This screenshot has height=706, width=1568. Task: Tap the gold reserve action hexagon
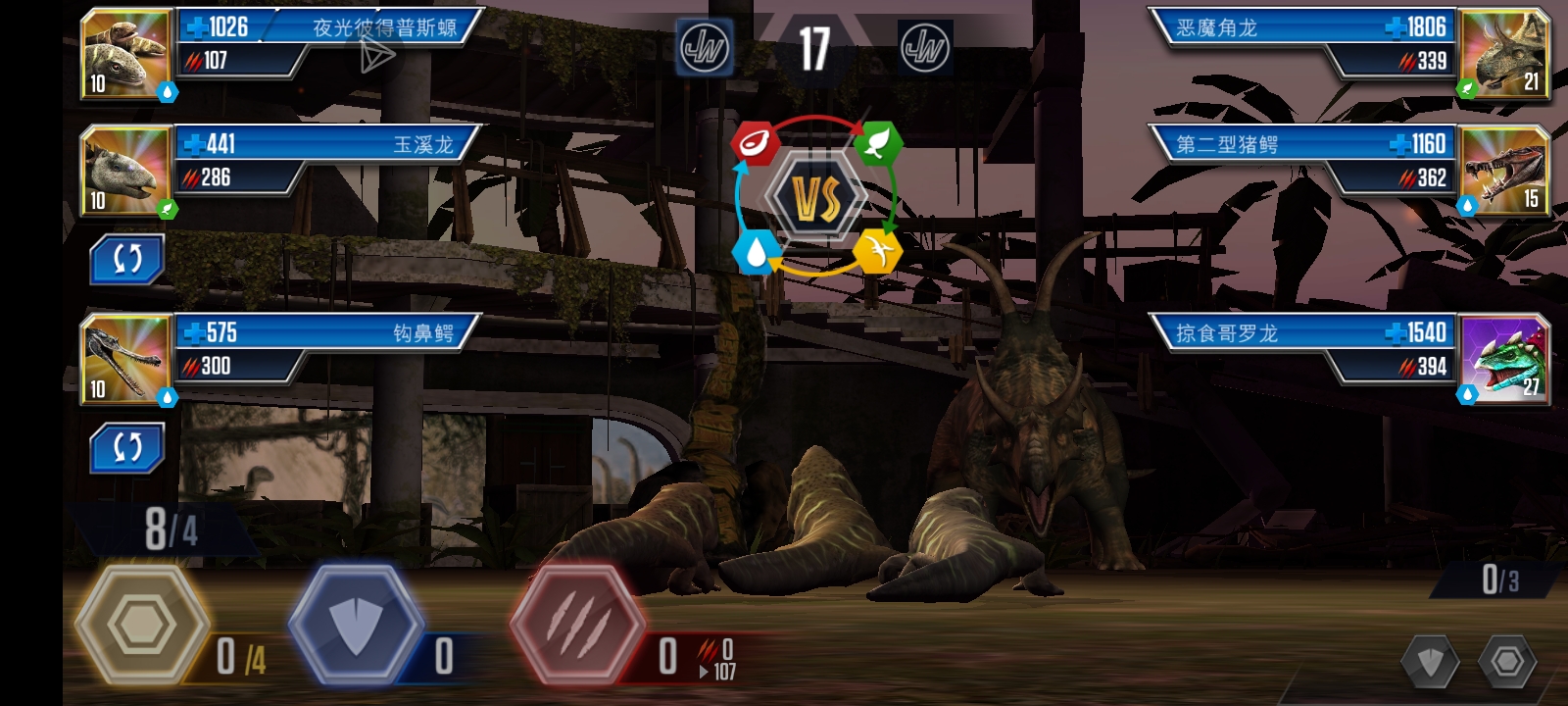point(142,624)
